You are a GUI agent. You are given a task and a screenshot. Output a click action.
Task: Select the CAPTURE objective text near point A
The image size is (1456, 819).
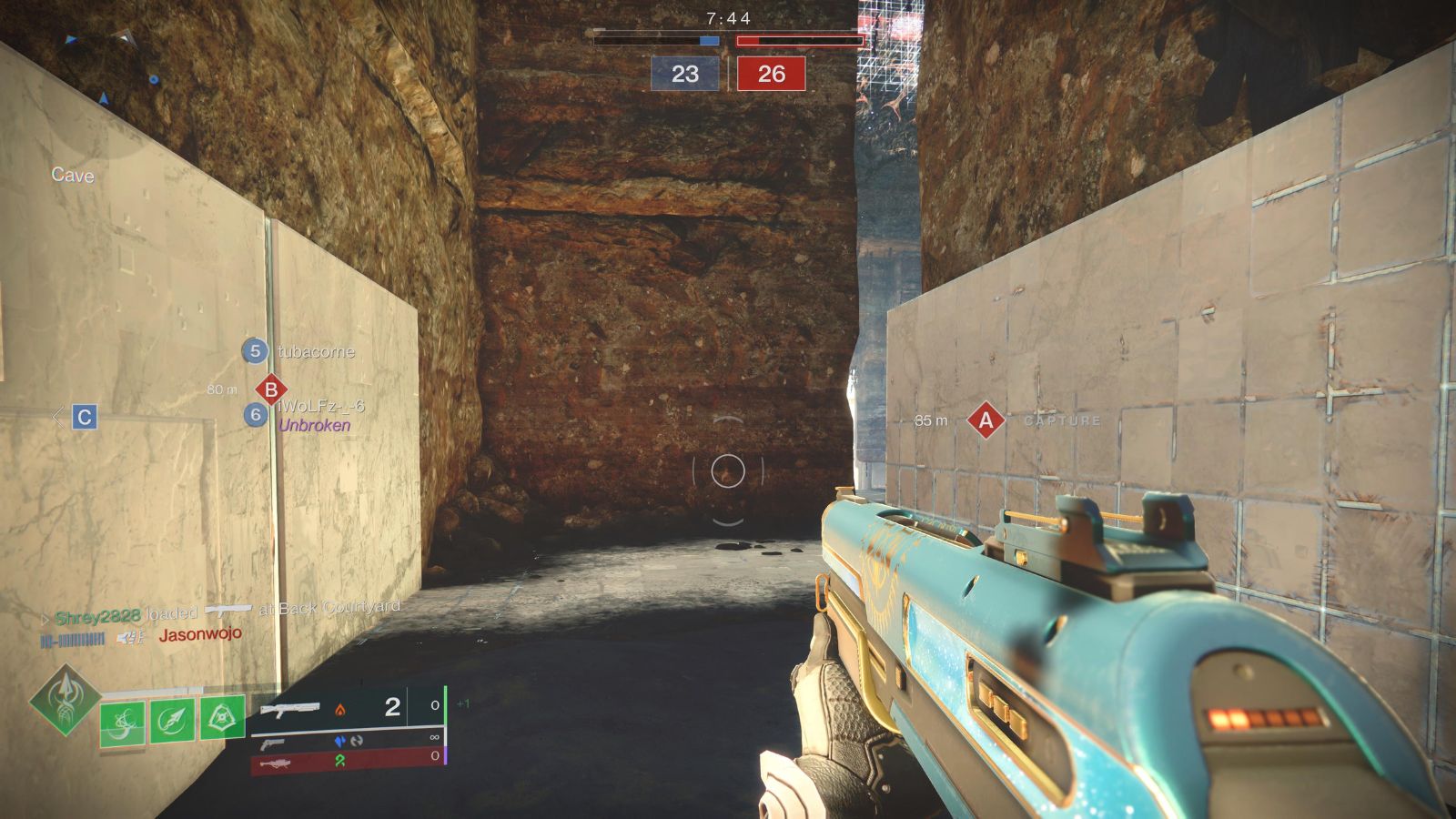coord(1061,420)
